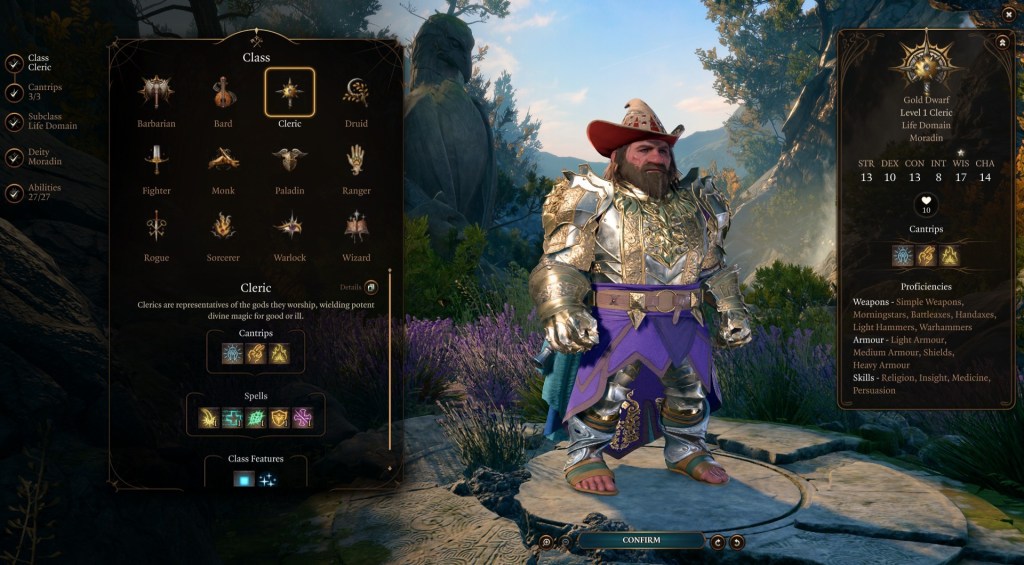Select the Fighter class
1024x565 pixels.
point(156,160)
